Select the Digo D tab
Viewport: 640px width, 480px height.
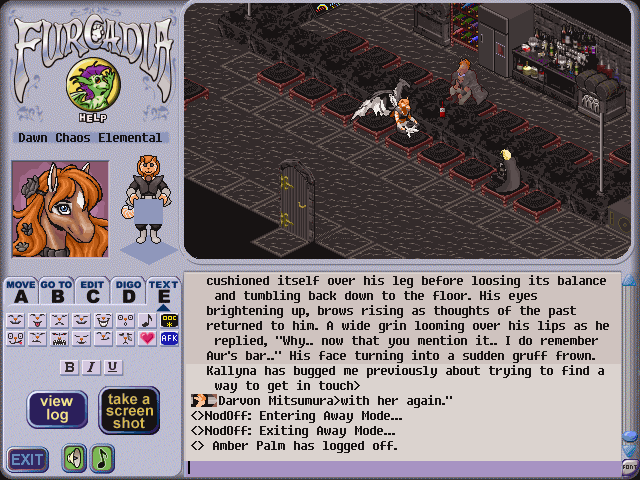(x=128, y=291)
